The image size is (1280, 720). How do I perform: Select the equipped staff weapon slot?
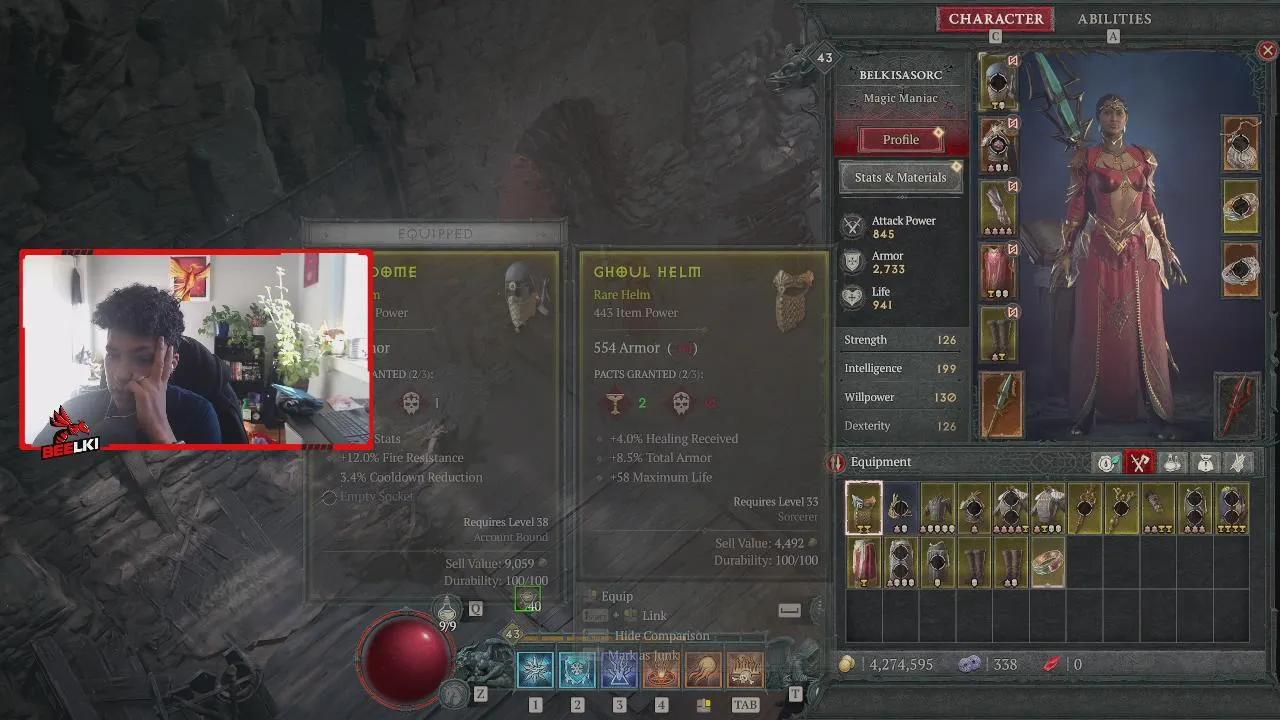coord(1001,404)
